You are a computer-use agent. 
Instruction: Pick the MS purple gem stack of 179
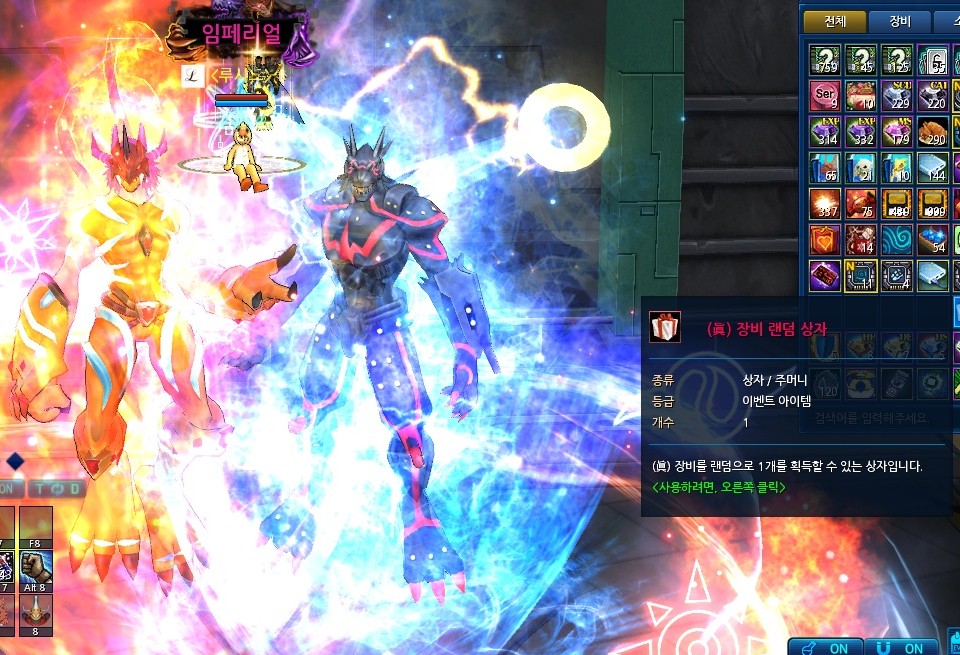point(897,131)
